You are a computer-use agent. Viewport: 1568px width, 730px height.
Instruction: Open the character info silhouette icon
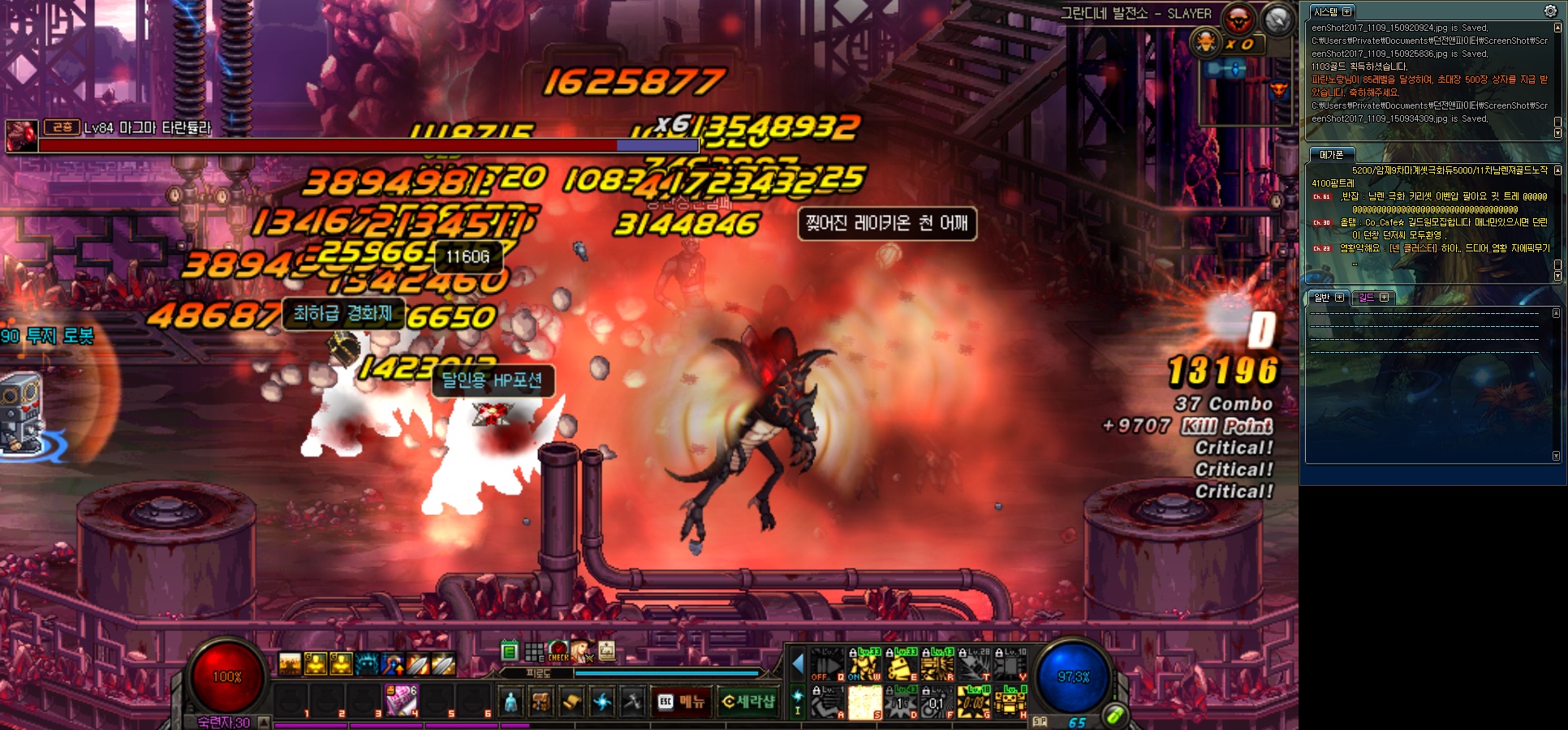(x=510, y=702)
